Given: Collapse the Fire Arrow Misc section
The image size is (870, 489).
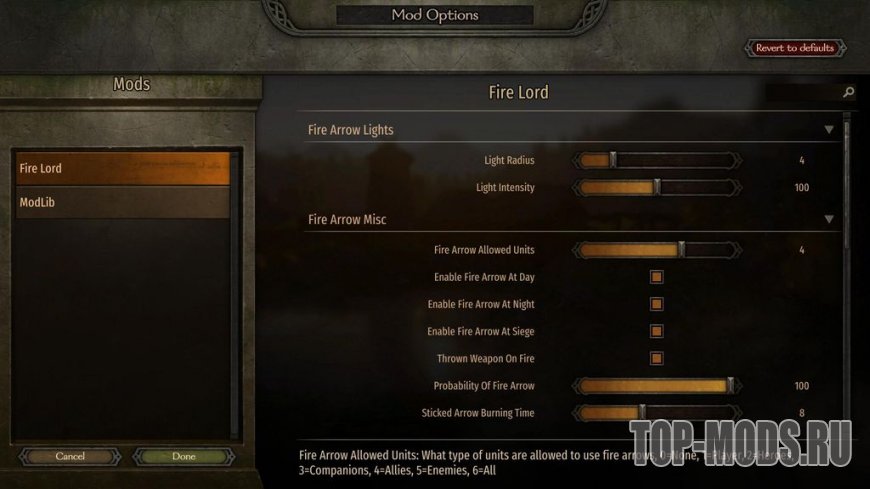Looking at the screenshot, I should pyautogui.click(x=828, y=219).
